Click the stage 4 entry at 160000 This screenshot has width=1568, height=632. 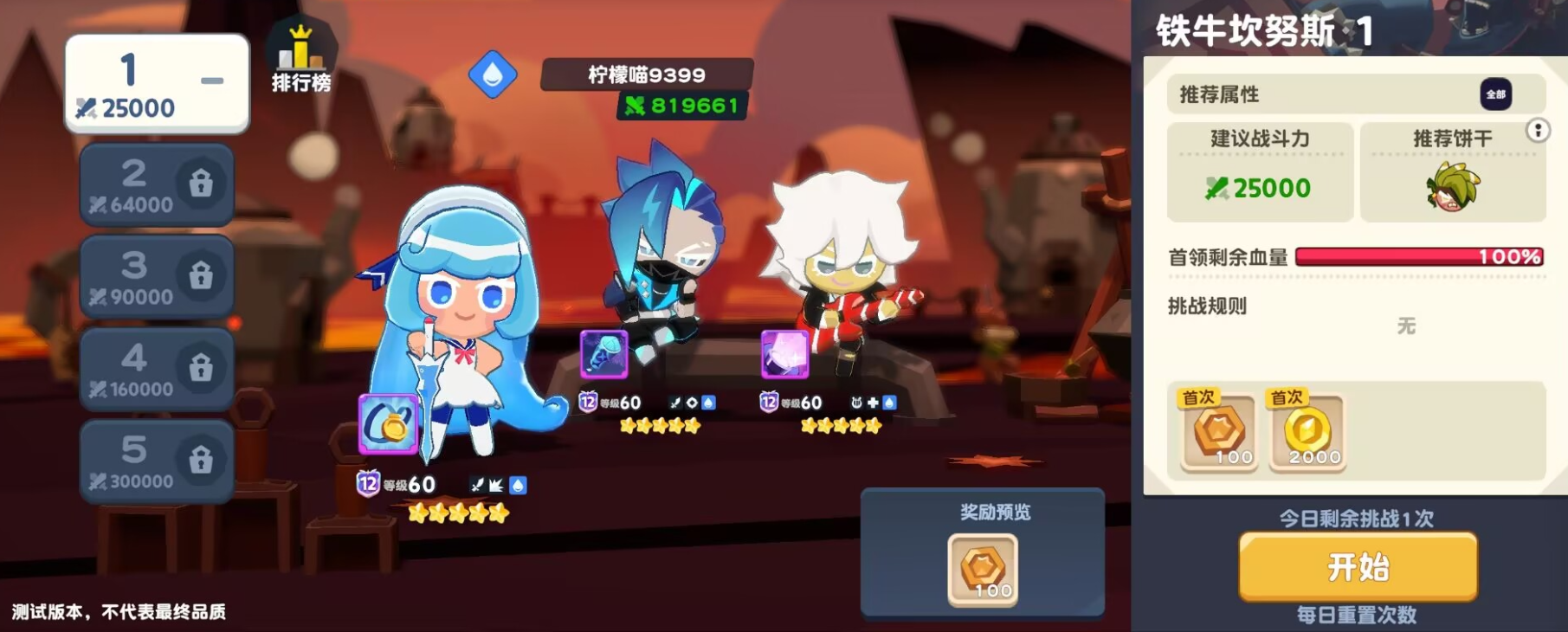tap(139, 367)
